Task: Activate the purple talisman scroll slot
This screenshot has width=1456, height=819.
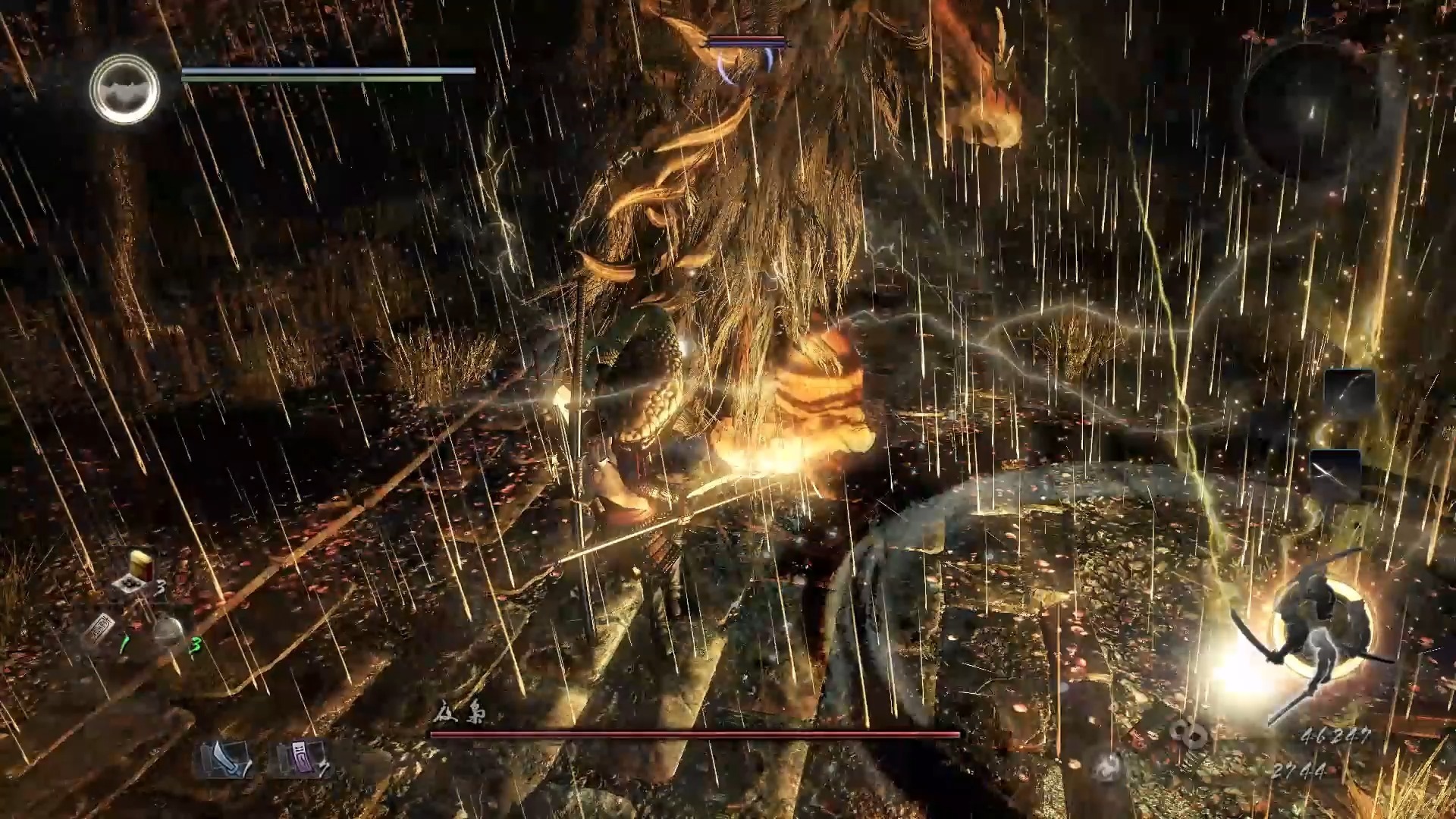Action: (x=298, y=758)
